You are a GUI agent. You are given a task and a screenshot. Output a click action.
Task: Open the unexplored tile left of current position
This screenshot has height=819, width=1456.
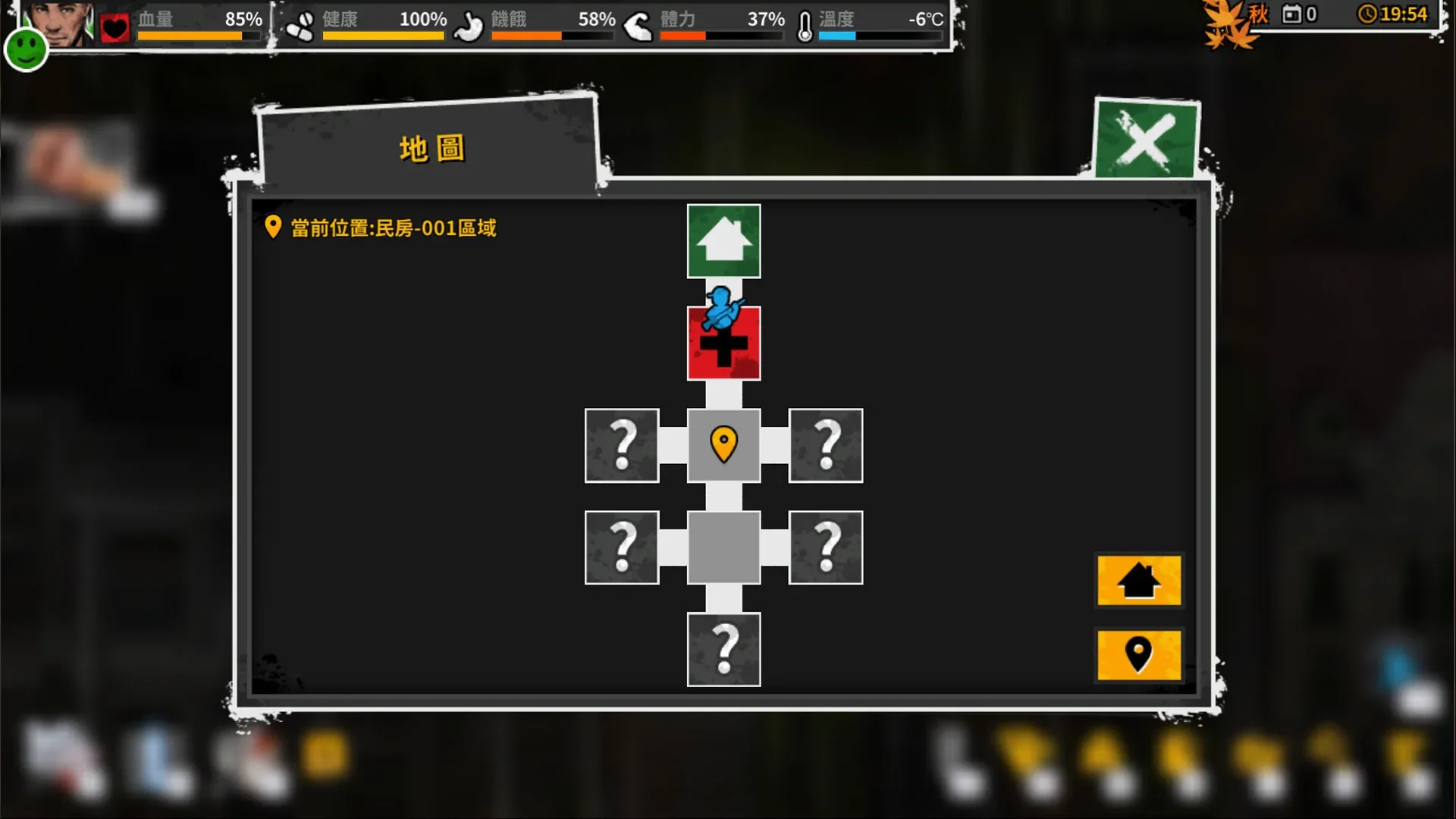[x=622, y=445]
